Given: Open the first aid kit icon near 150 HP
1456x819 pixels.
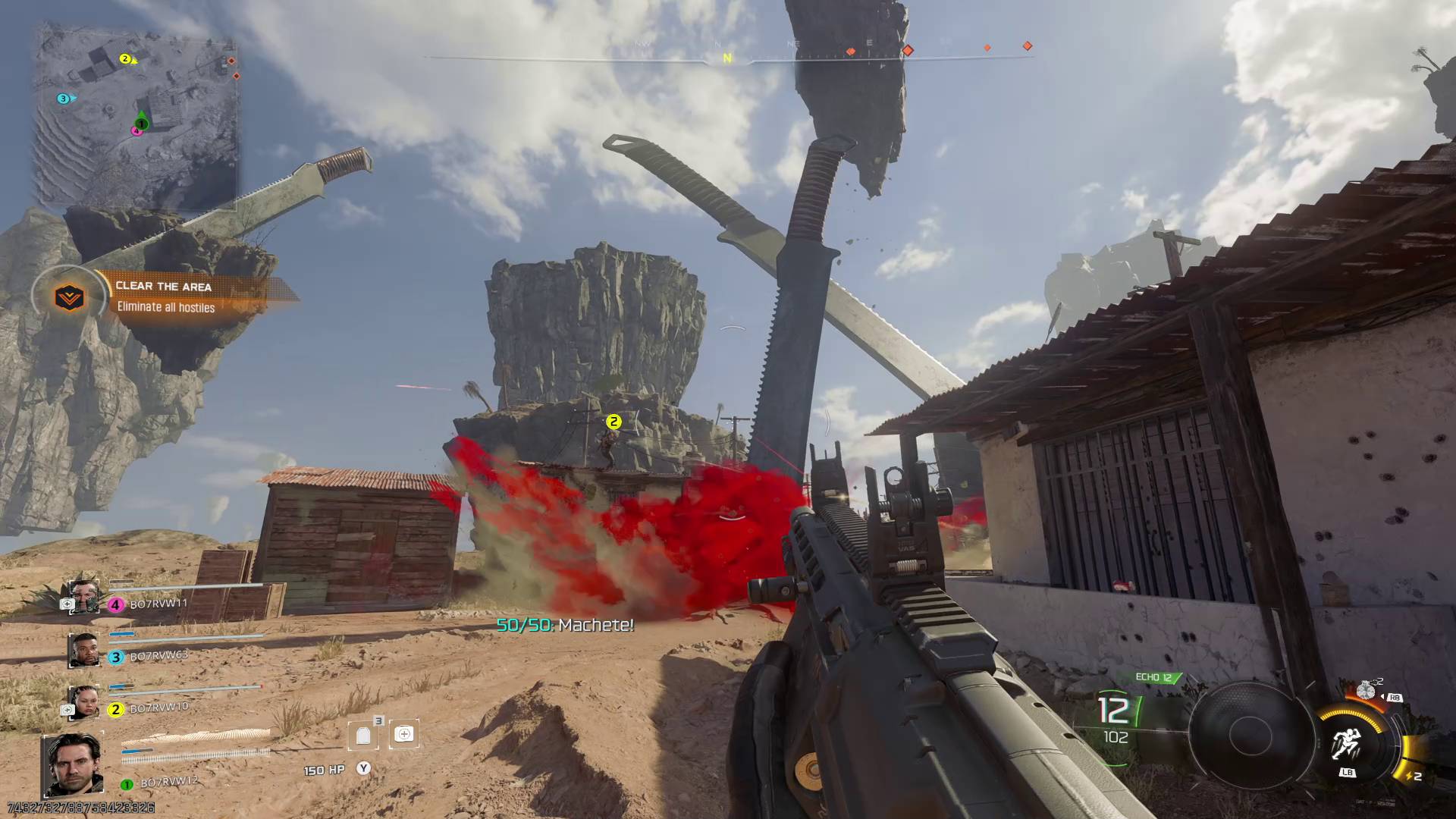Looking at the screenshot, I should 404,734.
